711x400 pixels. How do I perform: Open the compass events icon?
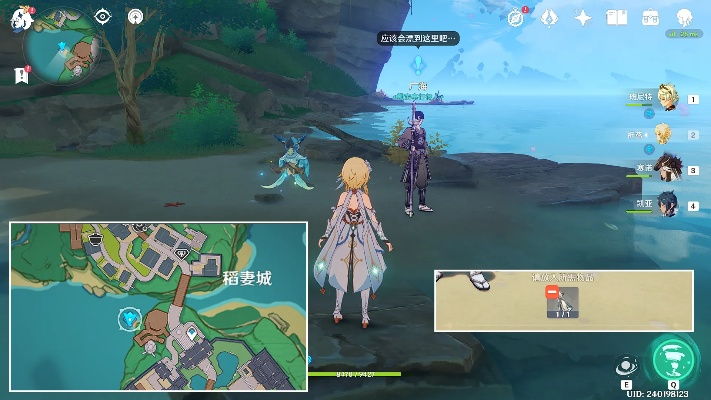516,17
